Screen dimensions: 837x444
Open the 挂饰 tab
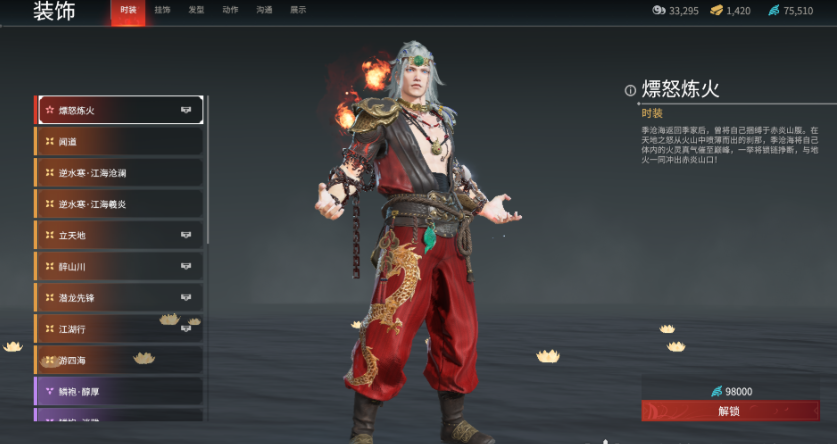pyautogui.click(x=163, y=10)
